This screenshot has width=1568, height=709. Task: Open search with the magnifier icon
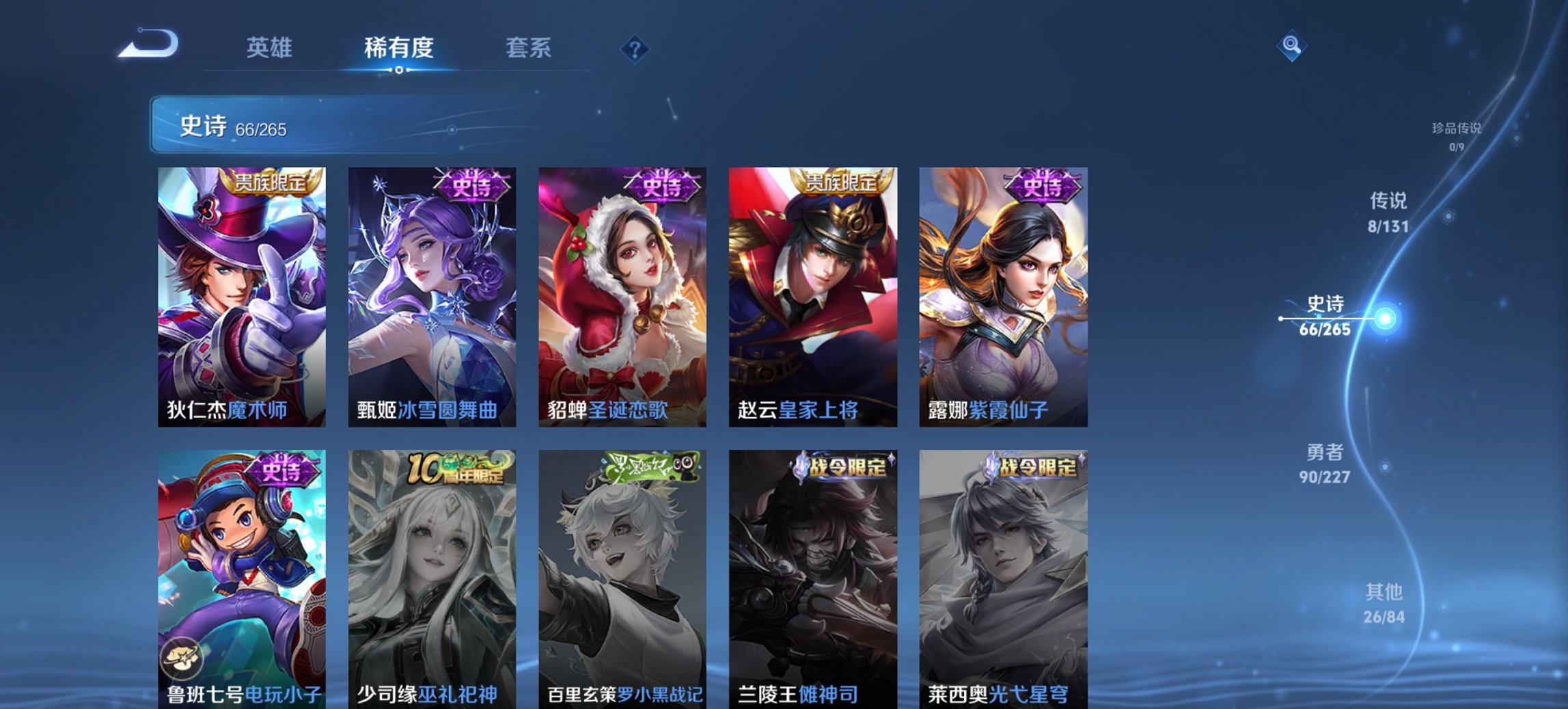(1291, 46)
